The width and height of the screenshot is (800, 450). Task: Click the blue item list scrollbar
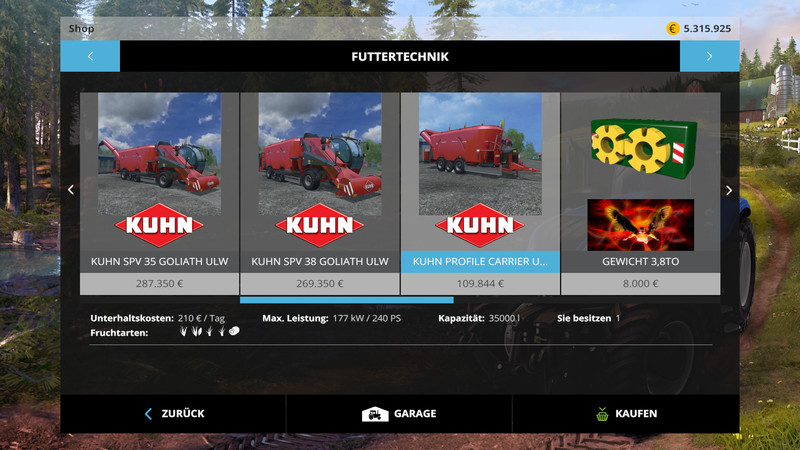(x=346, y=299)
